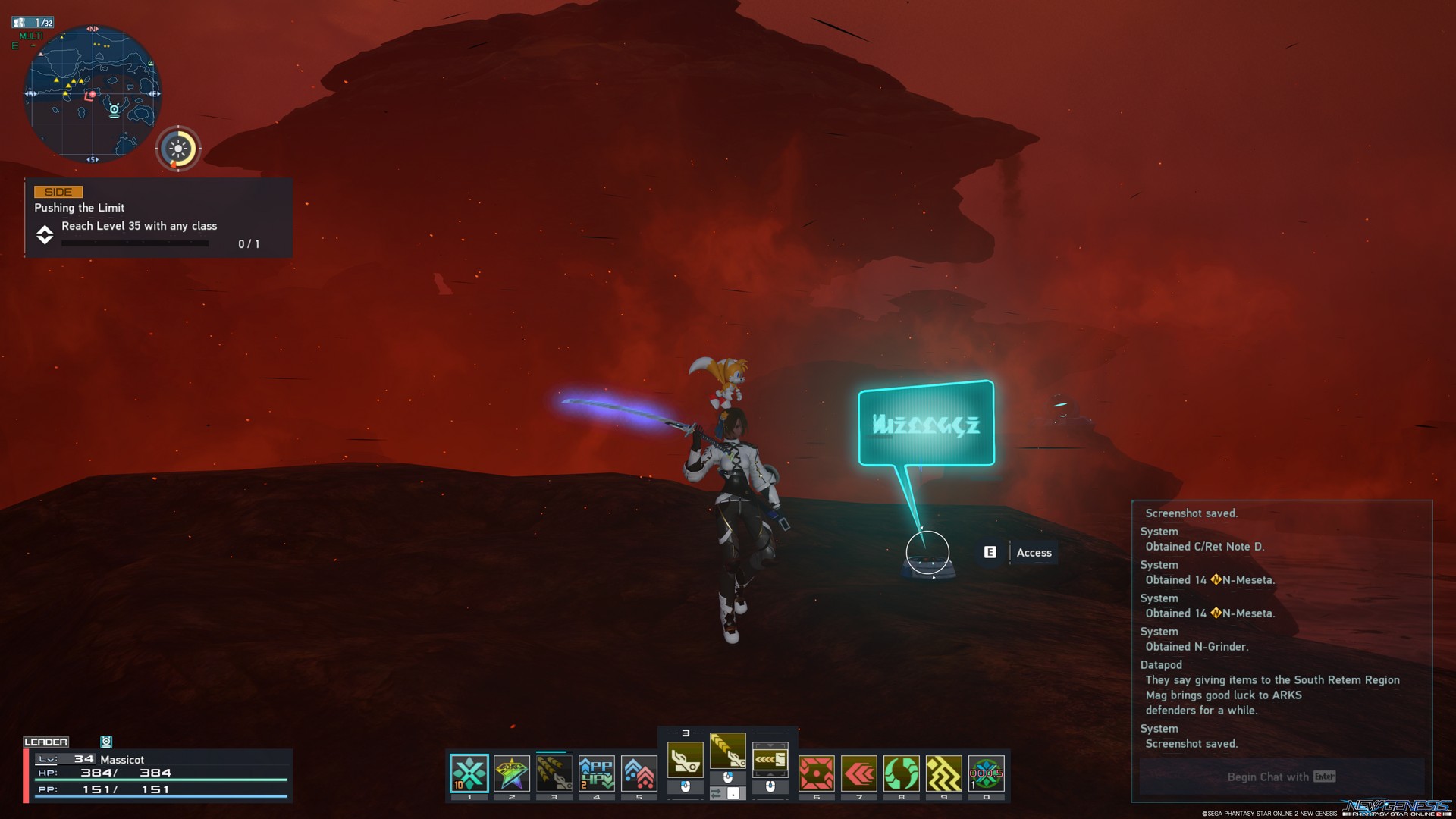Expand the Pushing the Limit task details diamond
This screenshot has height=819, width=1456.
click(44, 234)
